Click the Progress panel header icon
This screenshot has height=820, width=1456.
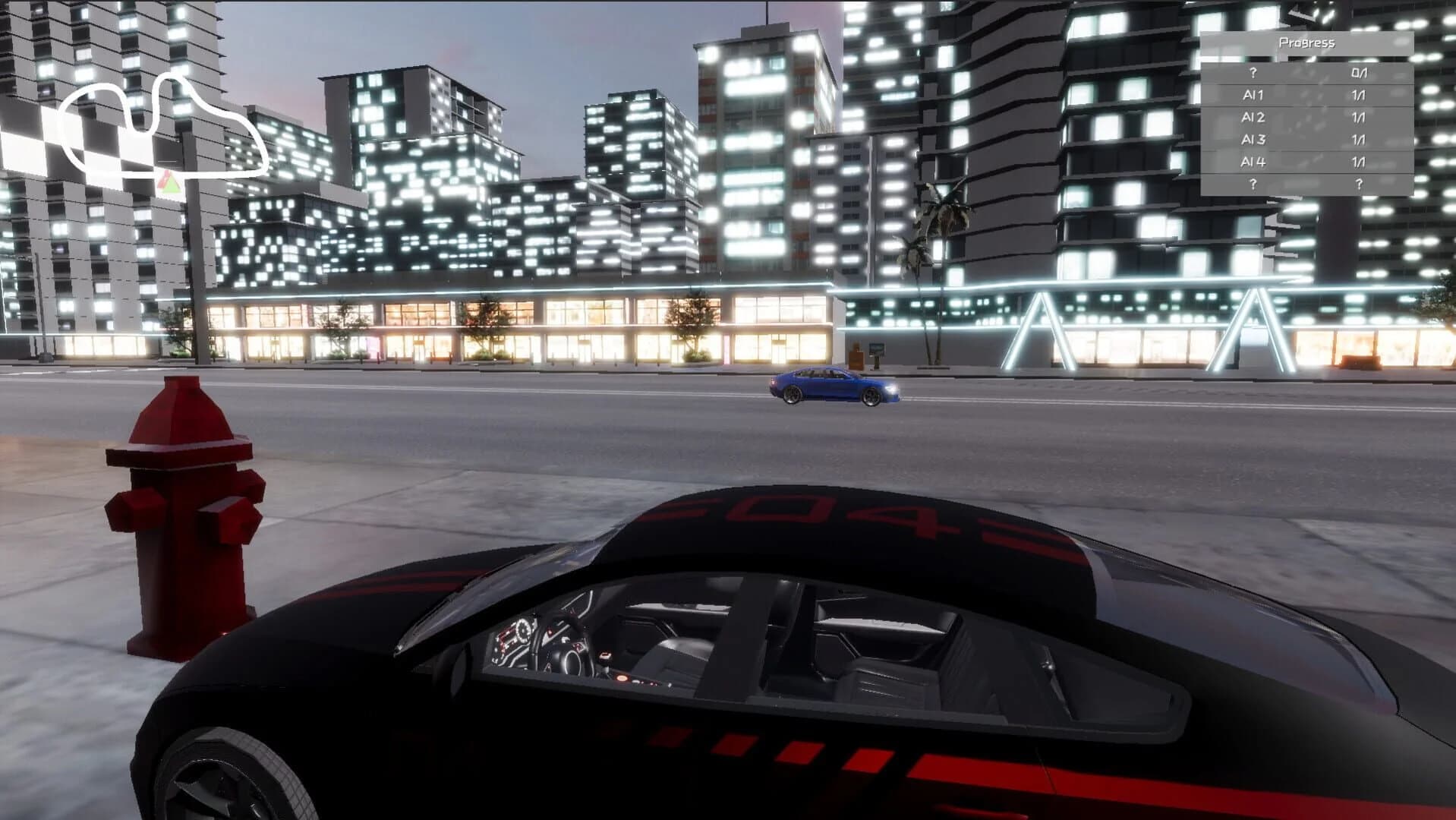1308,43
